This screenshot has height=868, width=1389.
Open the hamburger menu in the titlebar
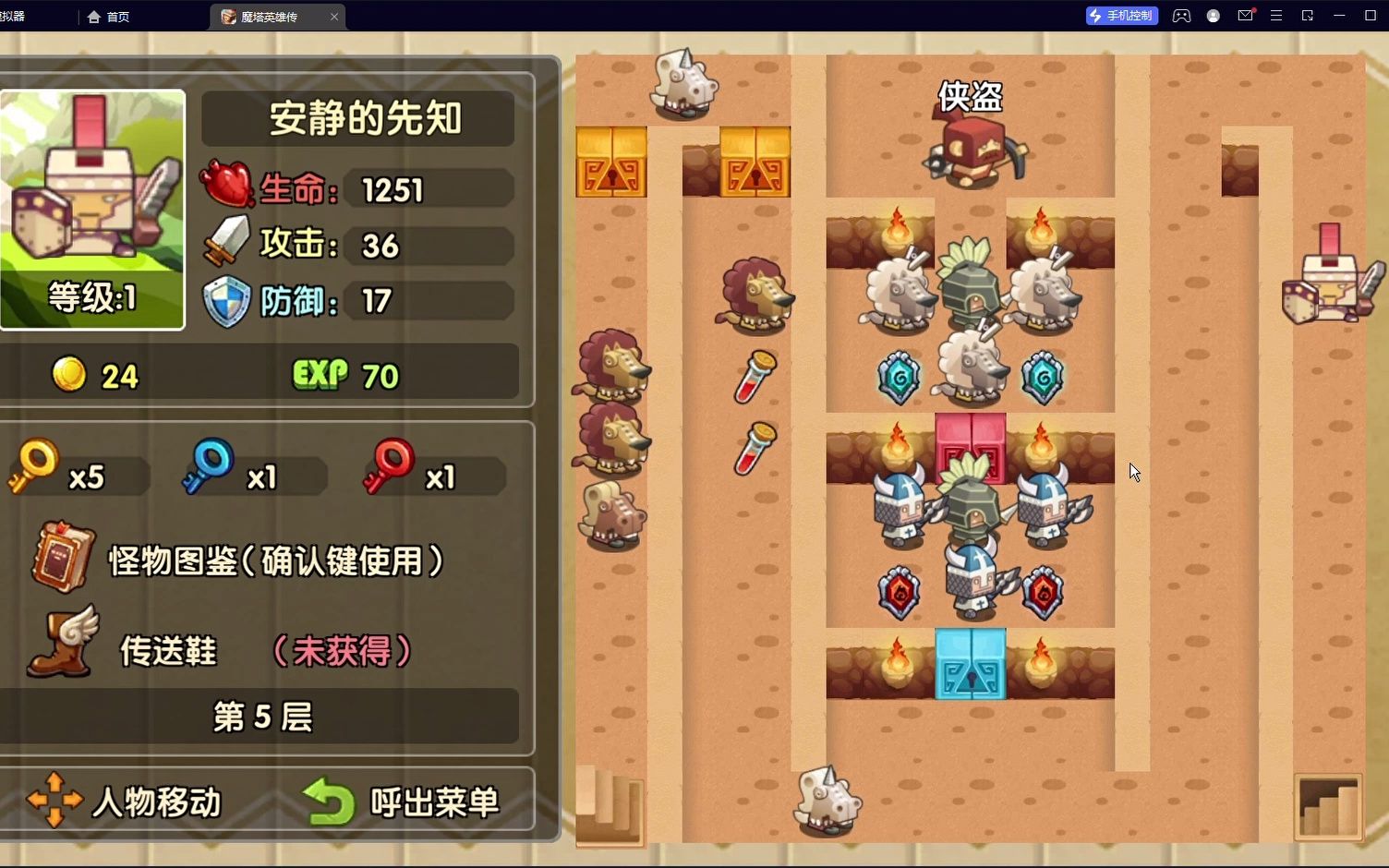pyautogui.click(x=1276, y=15)
